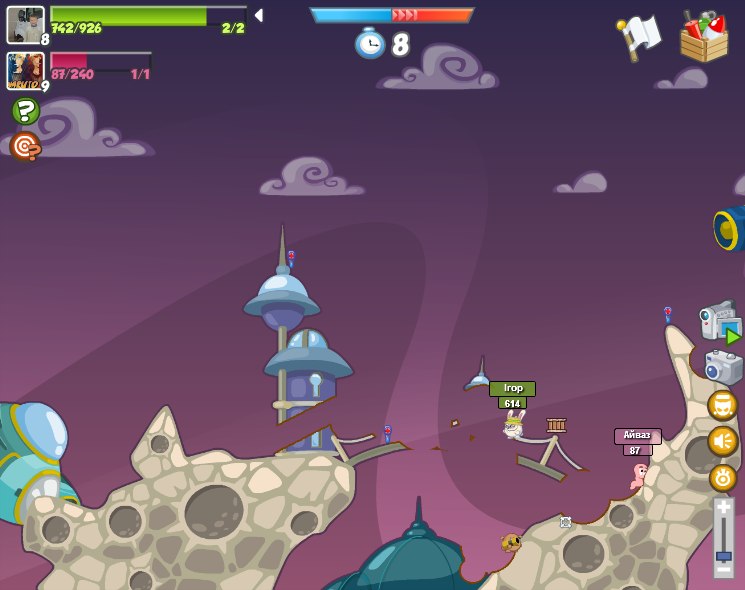The width and height of the screenshot is (745, 590).
Task: Start video recording with the camcorder icon
Action: (x=720, y=322)
